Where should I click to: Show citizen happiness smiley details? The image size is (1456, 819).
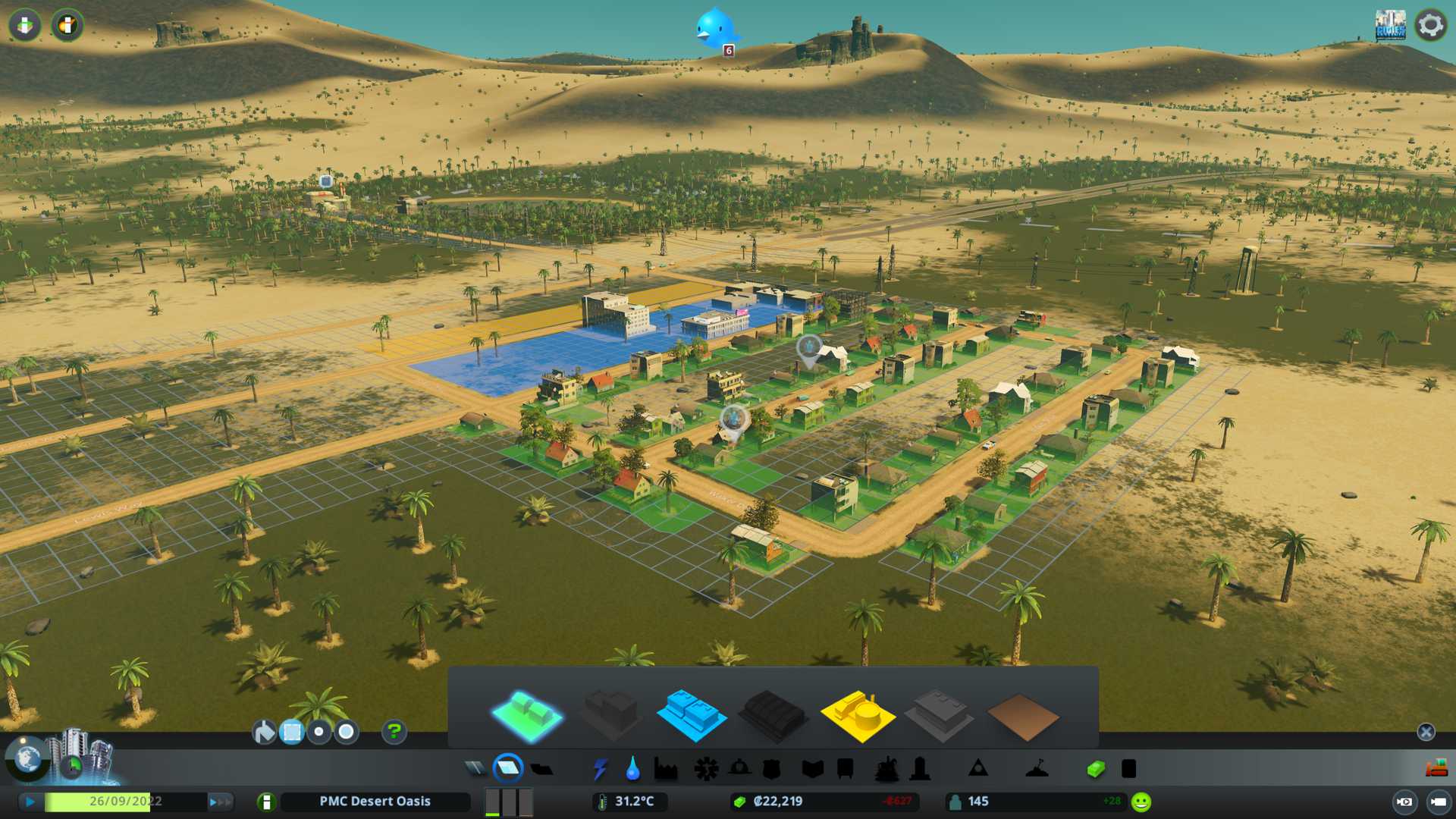1141,802
